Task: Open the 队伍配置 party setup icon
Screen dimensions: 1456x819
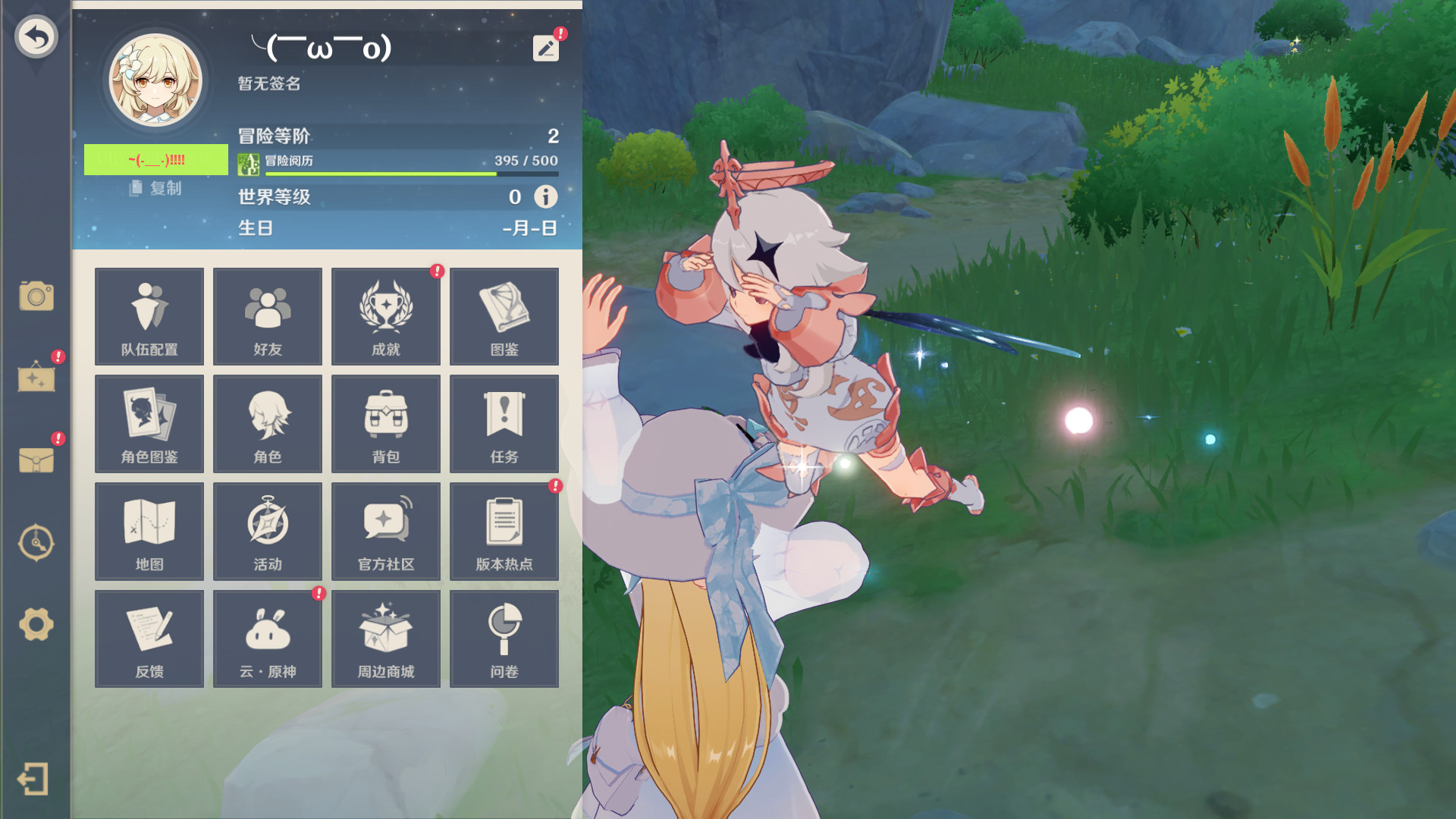Action: (x=149, y=316)
